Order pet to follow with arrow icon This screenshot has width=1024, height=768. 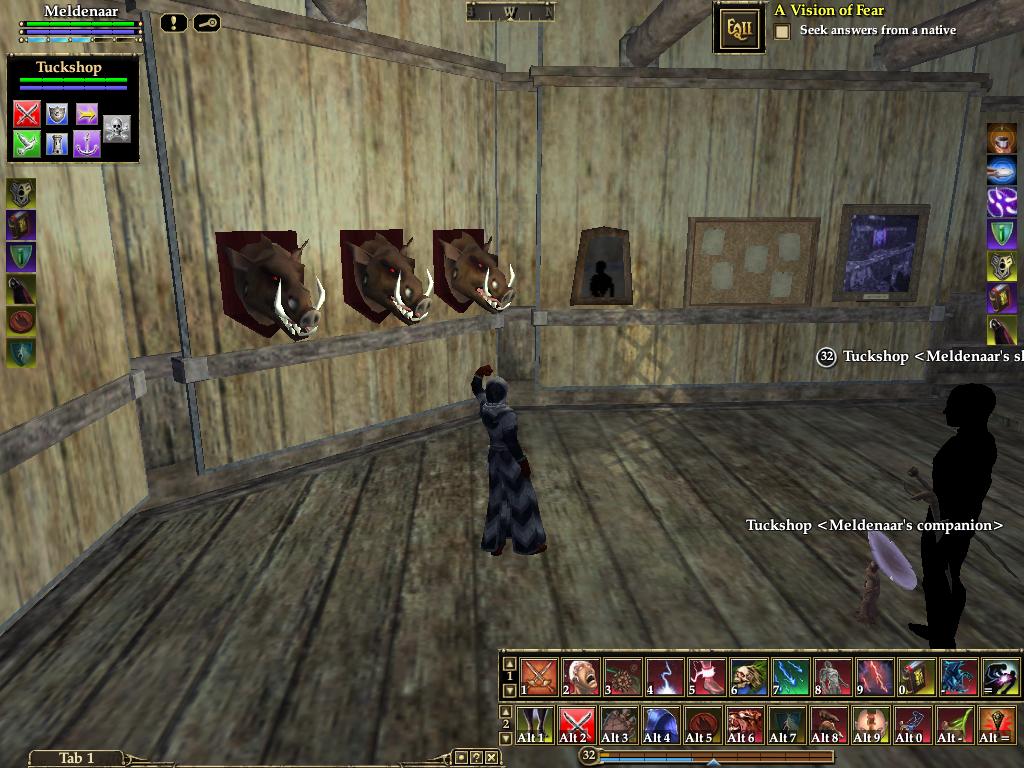point(87,114)
